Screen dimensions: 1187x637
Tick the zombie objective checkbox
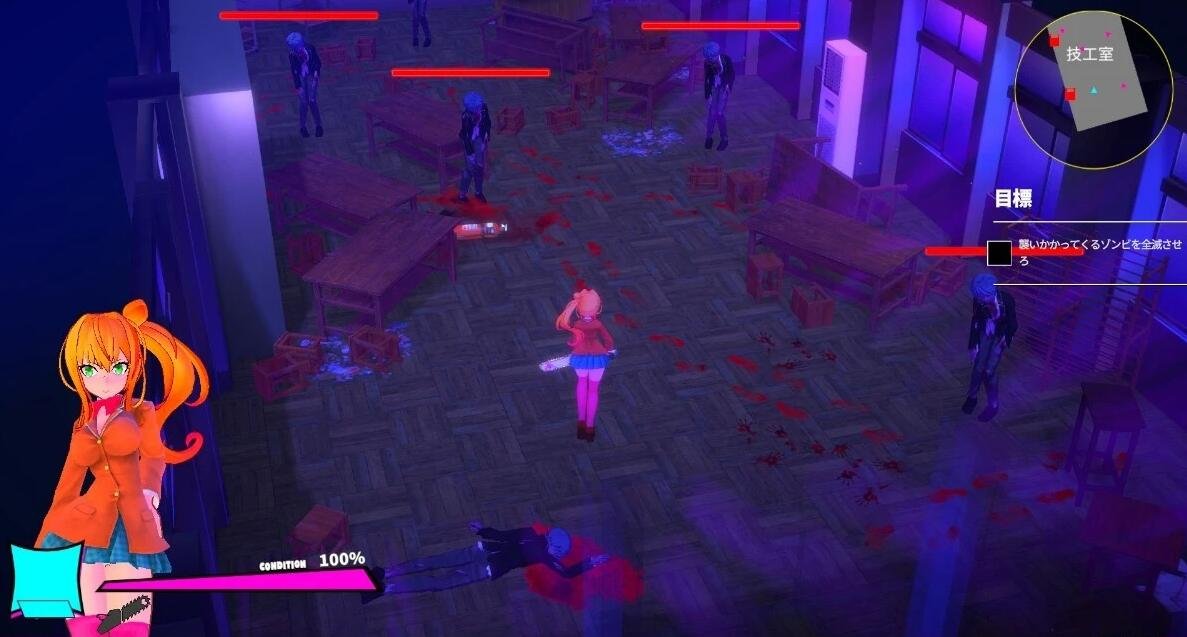point(1000,253)
